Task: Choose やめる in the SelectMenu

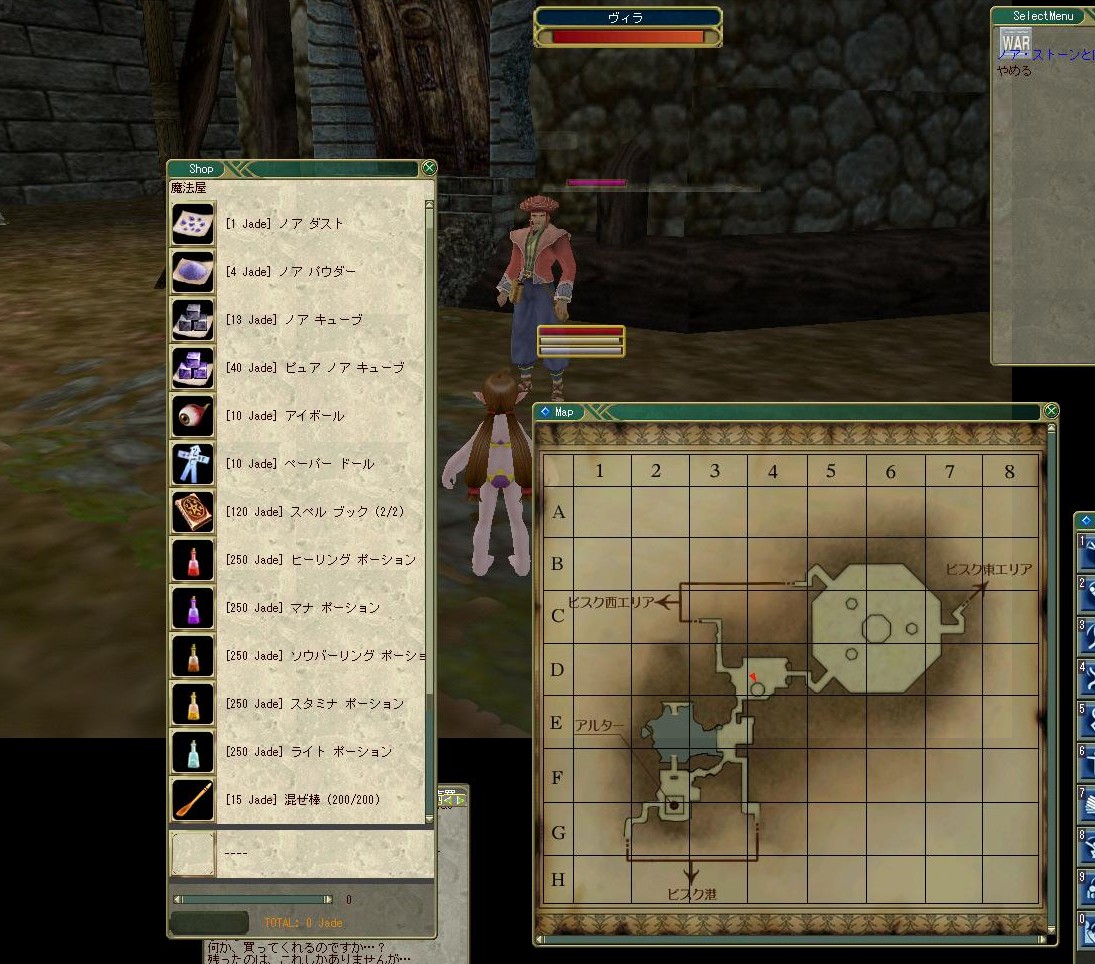Action: point(1014,71)
